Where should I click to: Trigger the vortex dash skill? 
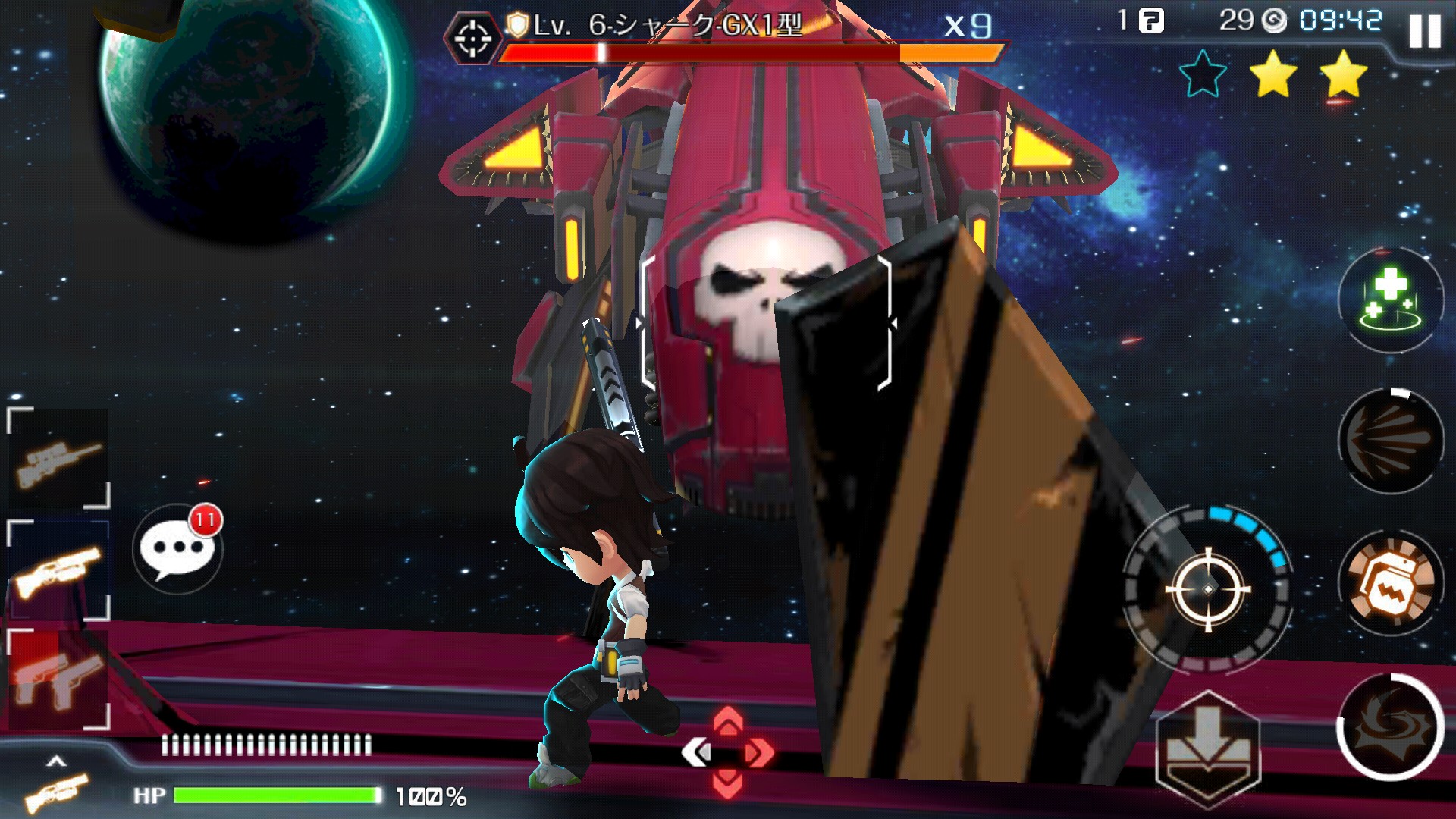[x=1391, y=726]
